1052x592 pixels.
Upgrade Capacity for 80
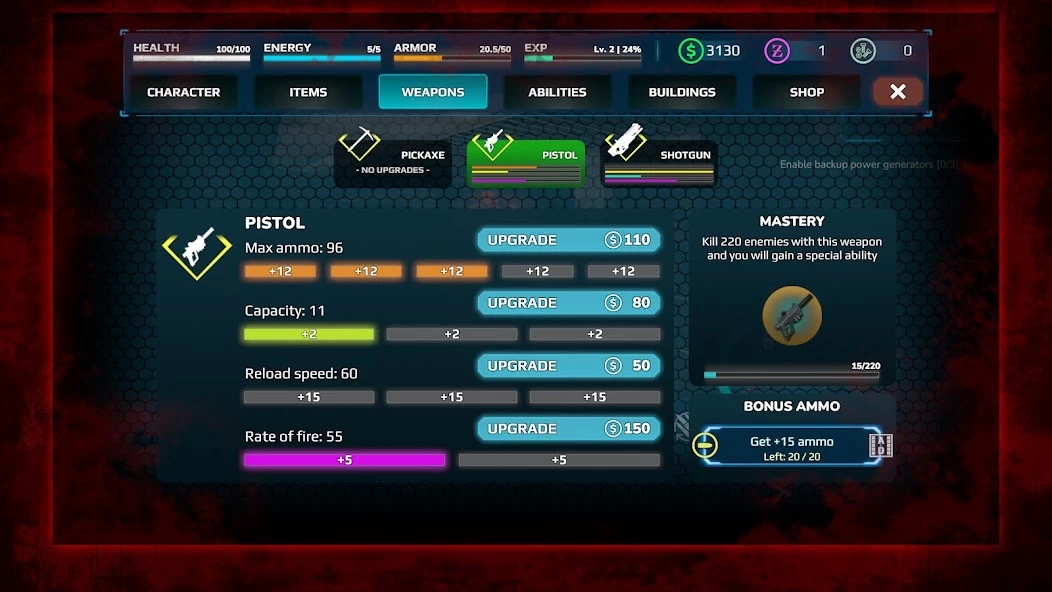pos(568,303)
